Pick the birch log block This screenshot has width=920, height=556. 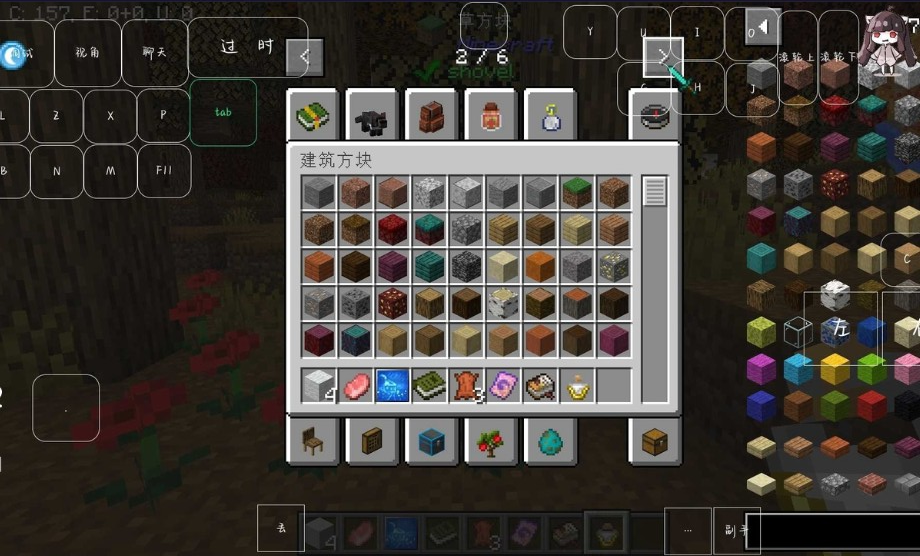(502, 304)
